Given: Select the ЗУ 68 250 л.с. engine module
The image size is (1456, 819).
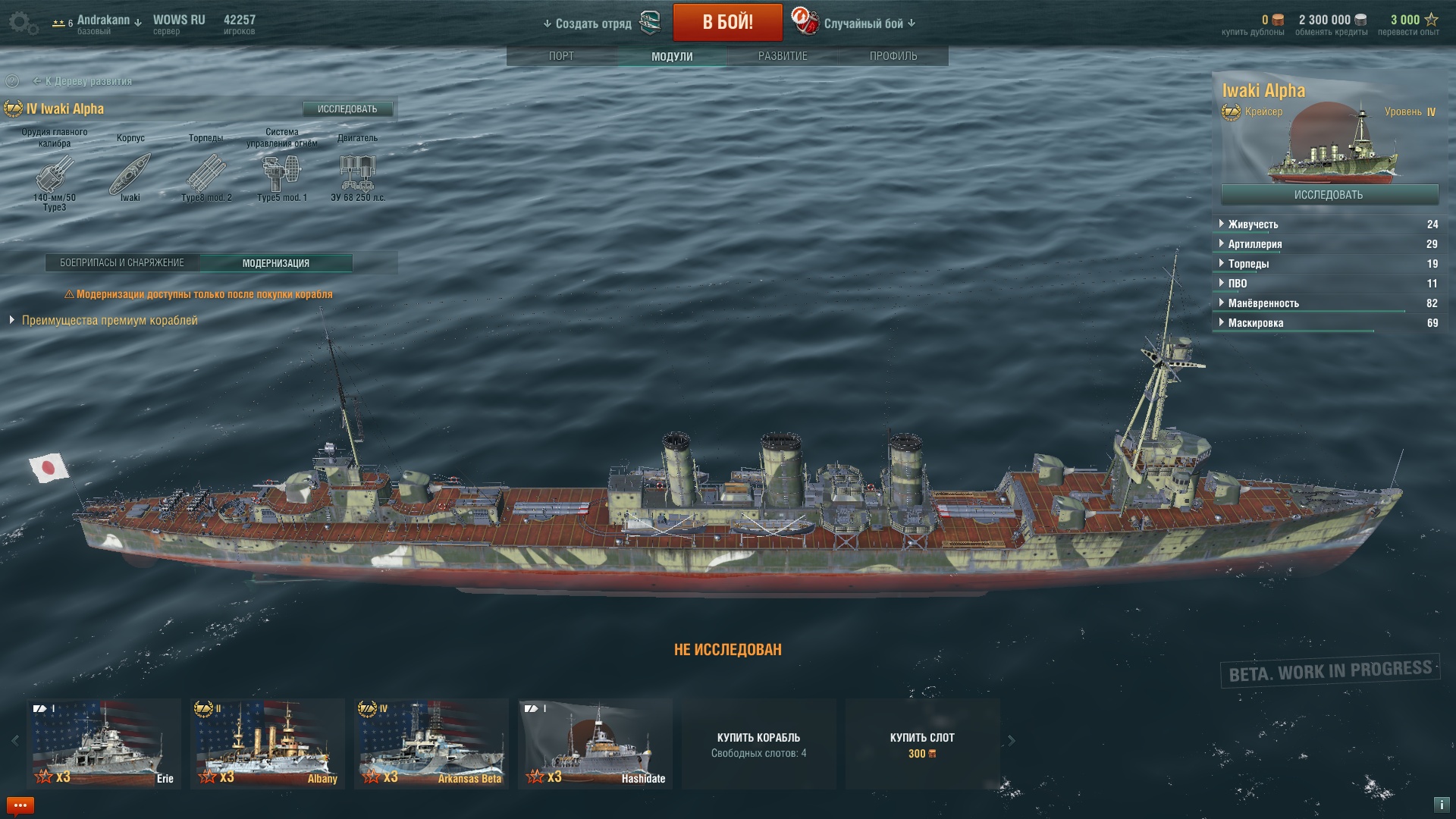Looking at the screenshot, I should [358, 174].
